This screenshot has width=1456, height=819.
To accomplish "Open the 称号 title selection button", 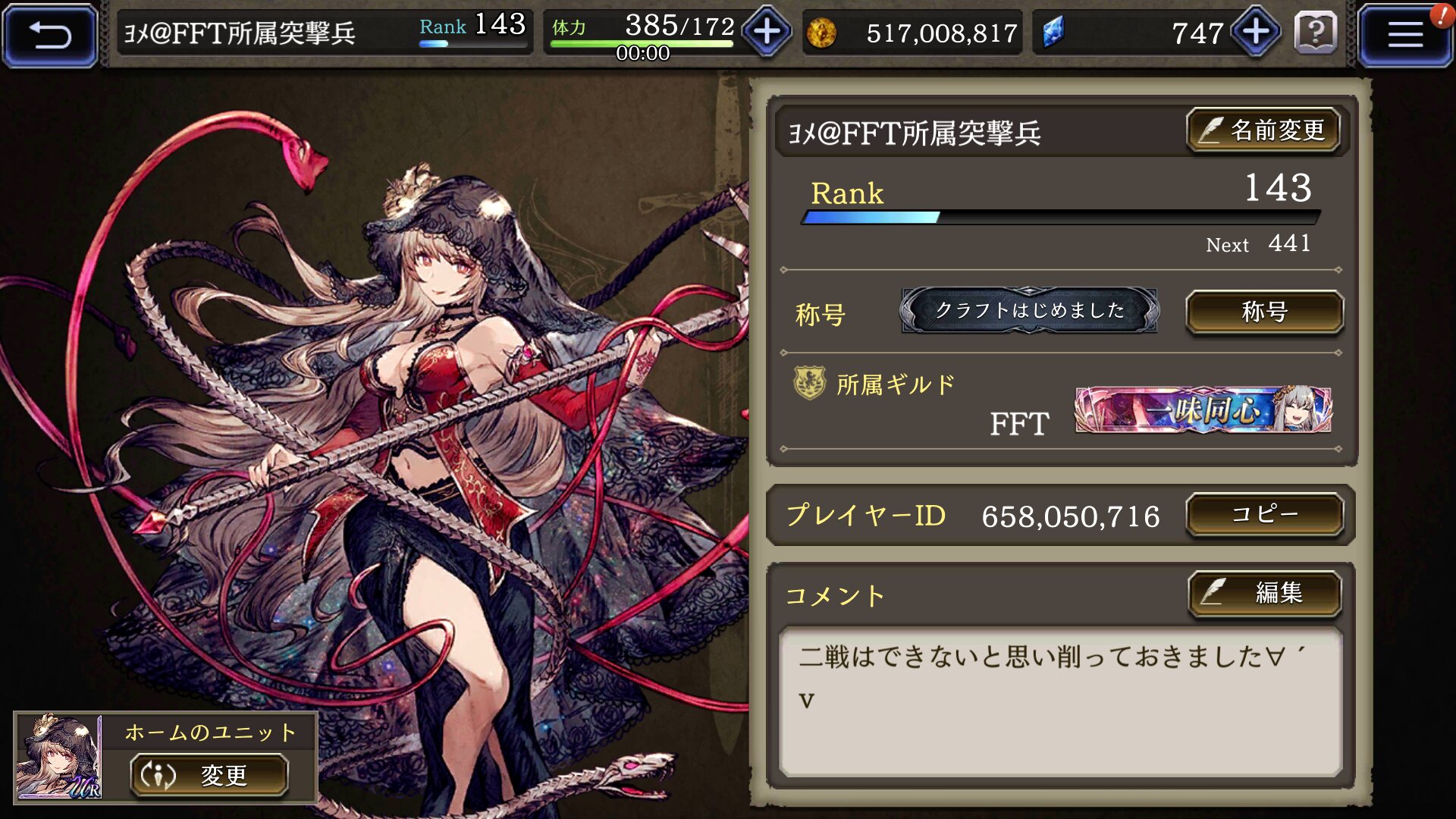I will point(1264,312).
